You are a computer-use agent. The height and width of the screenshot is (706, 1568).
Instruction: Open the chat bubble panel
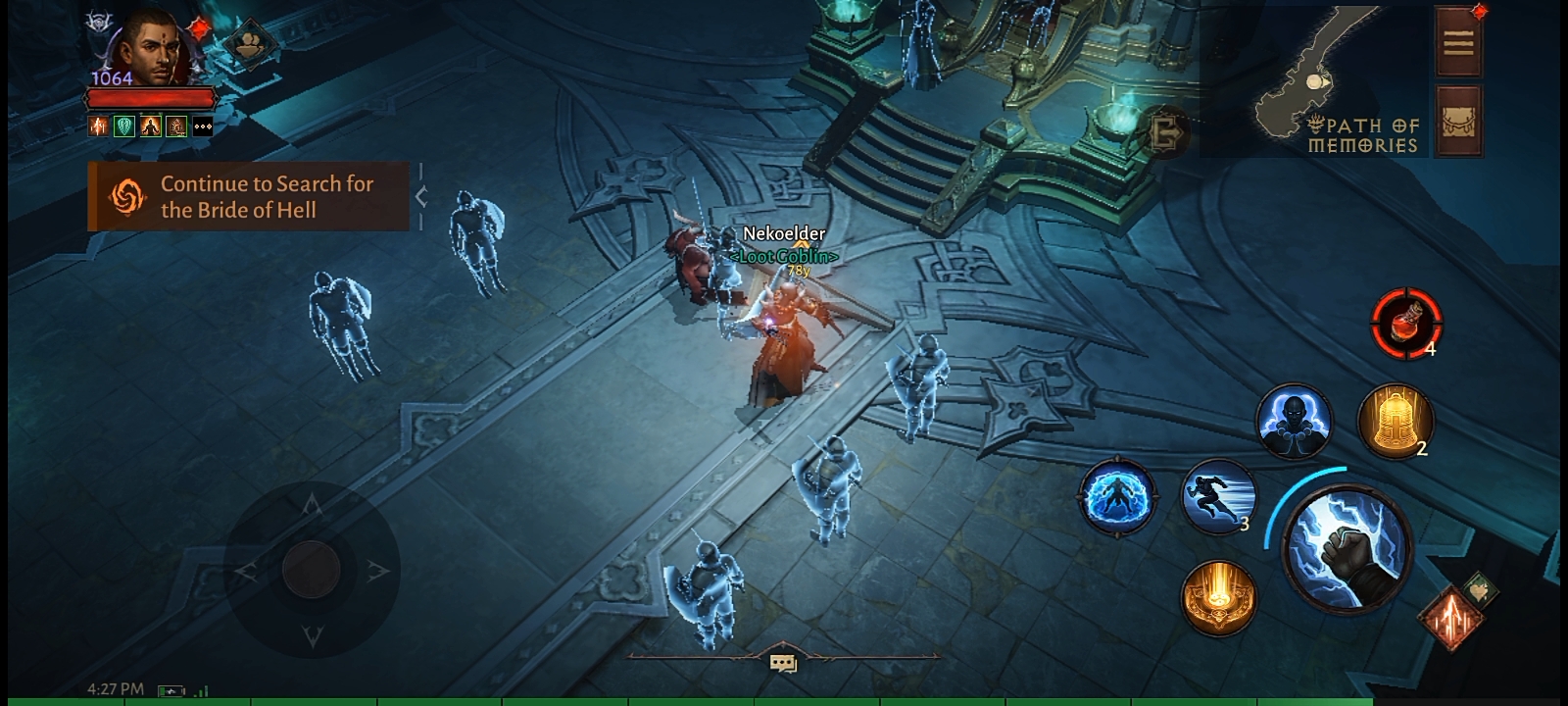click(783, 664)
